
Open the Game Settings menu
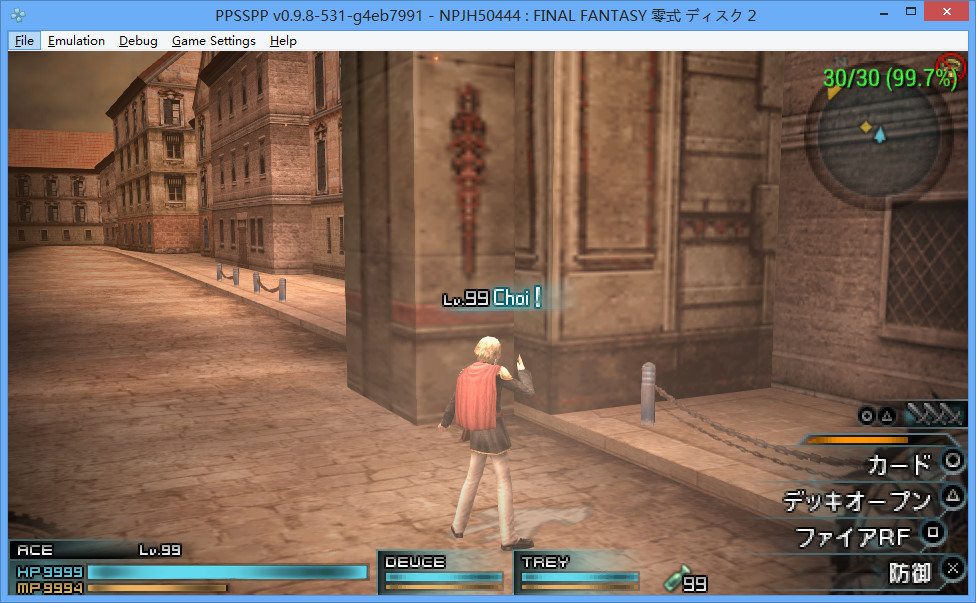pos(213,41)
